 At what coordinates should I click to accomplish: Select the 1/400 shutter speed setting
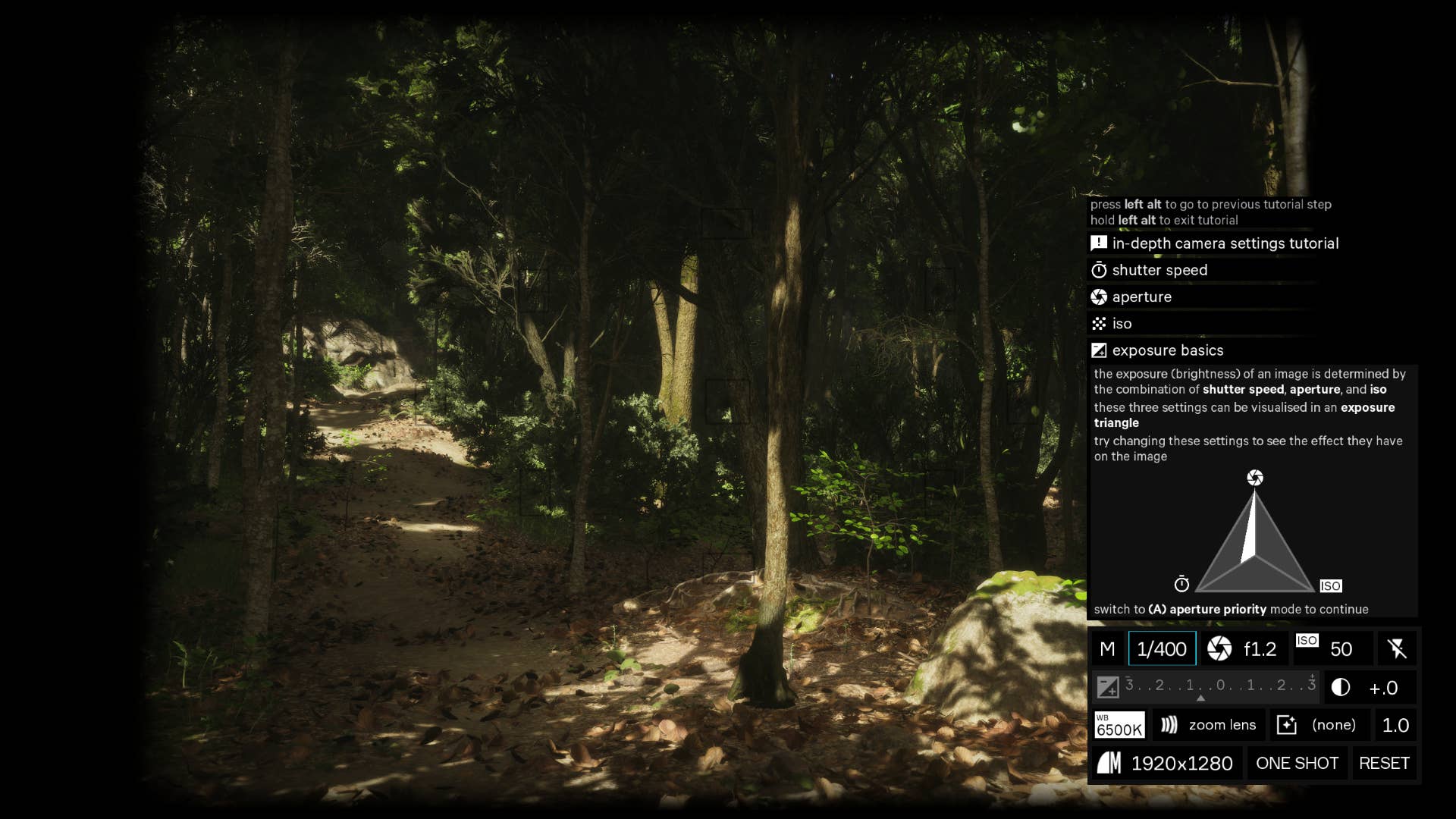click(x=1162, y=649)
